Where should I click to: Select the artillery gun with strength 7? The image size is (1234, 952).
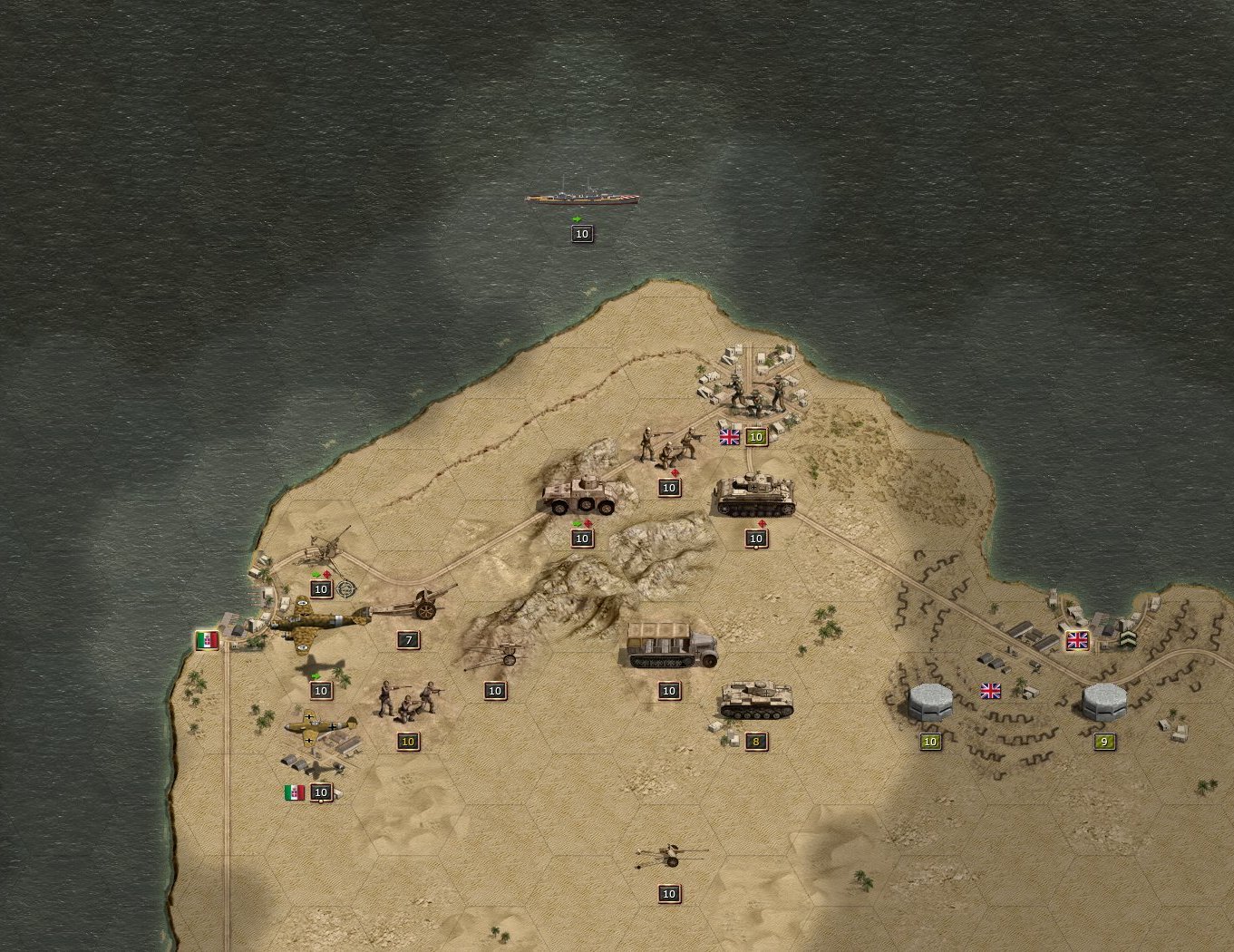coord(415,603)
